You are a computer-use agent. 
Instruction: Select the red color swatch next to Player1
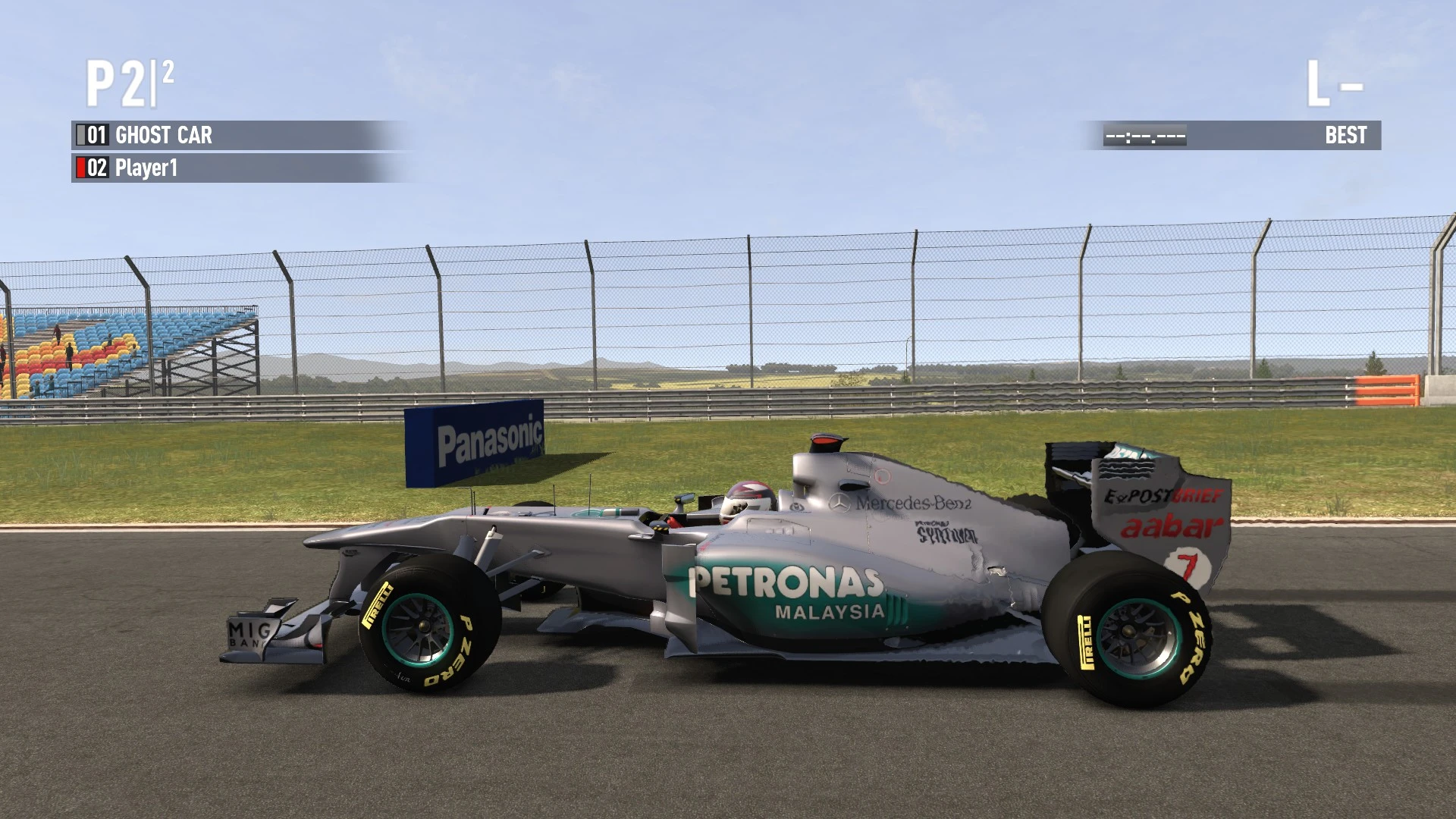coord(80,168)
